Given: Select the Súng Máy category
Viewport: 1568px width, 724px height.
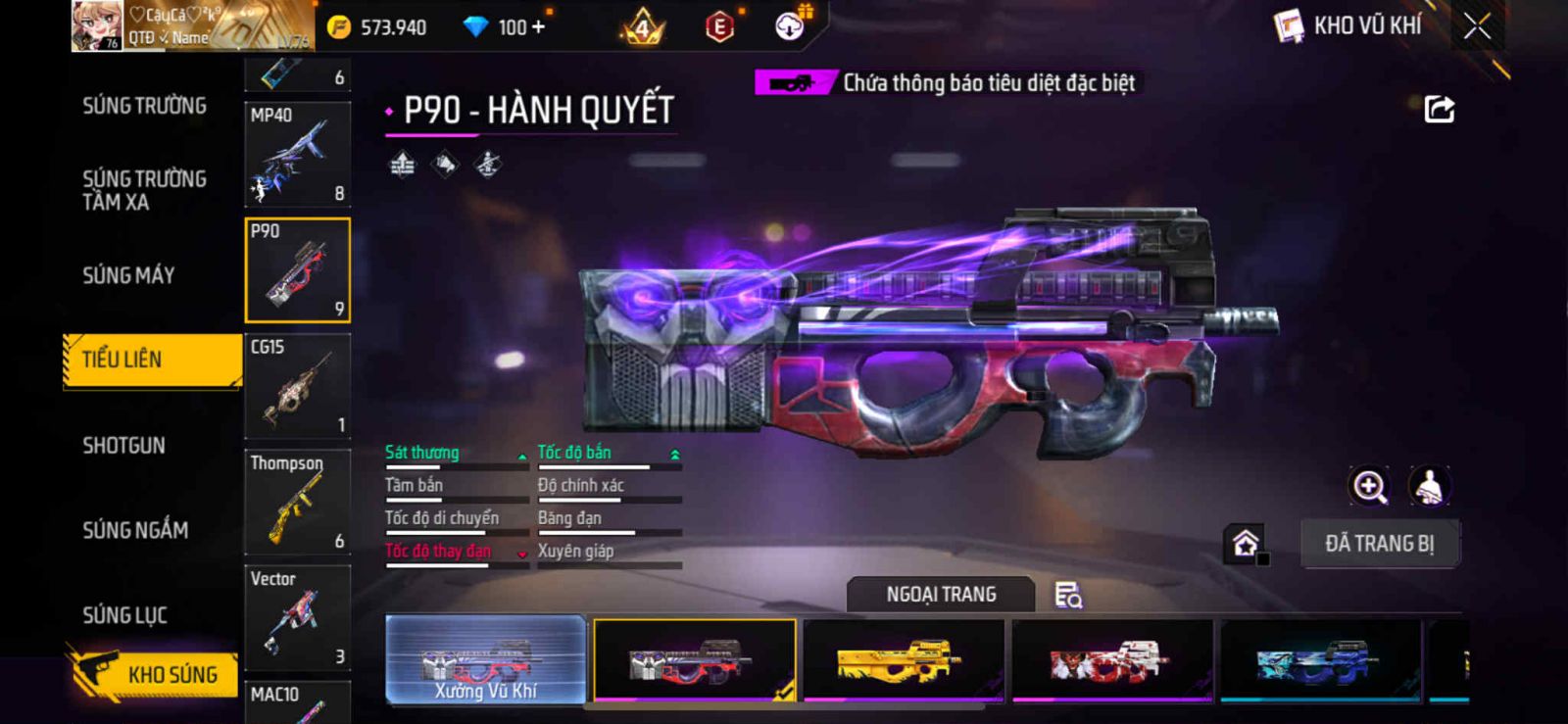Looking at the screenshot, I should (128, 275).
